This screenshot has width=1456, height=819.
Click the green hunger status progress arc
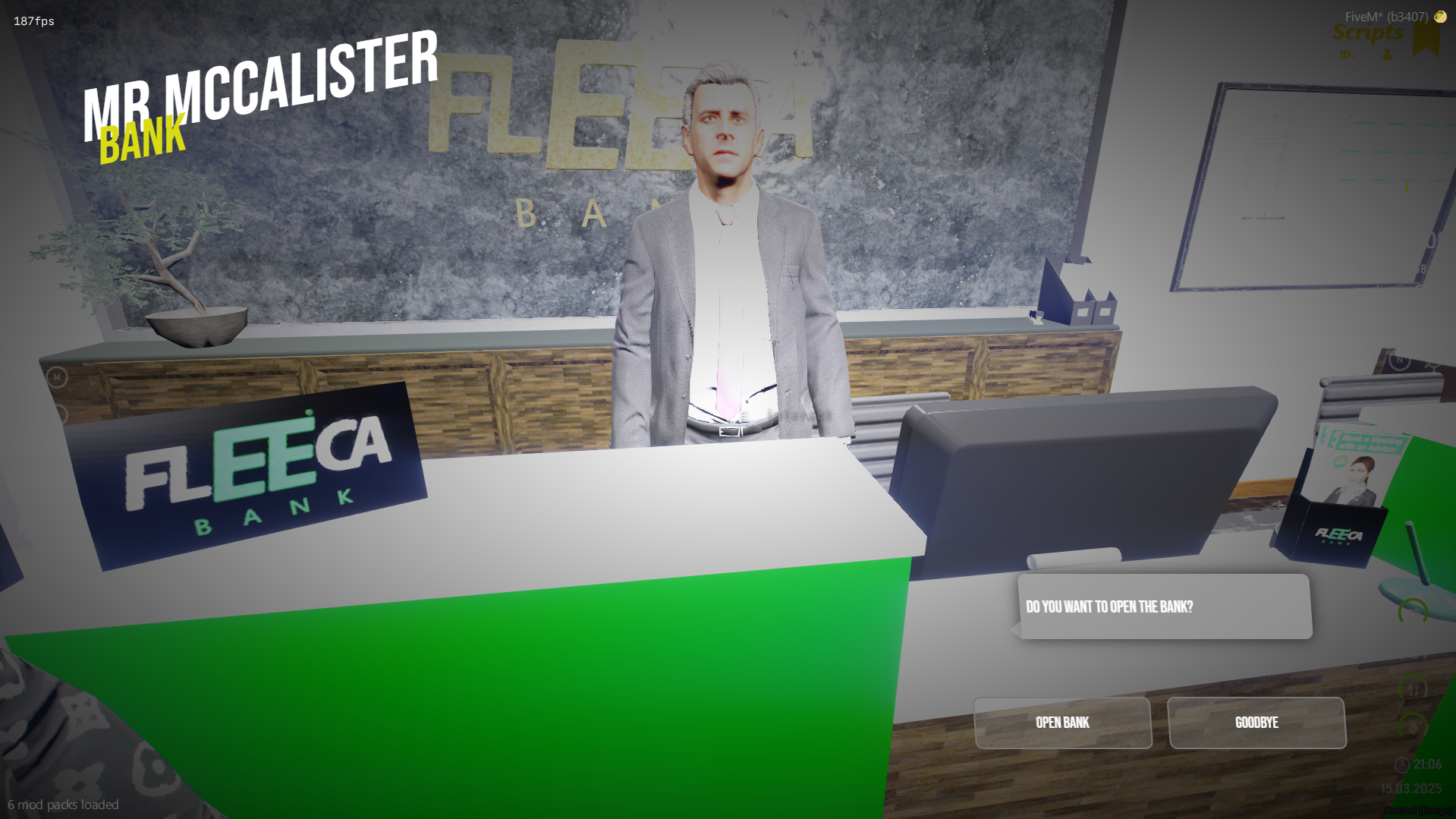(x=1402, y=678)
